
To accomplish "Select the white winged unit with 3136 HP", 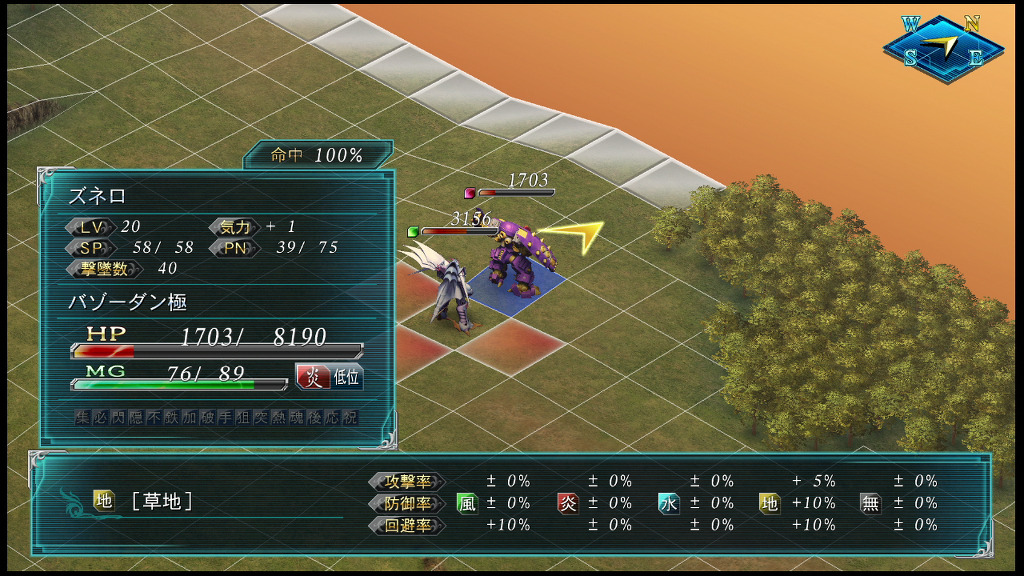I will point(453,290).
